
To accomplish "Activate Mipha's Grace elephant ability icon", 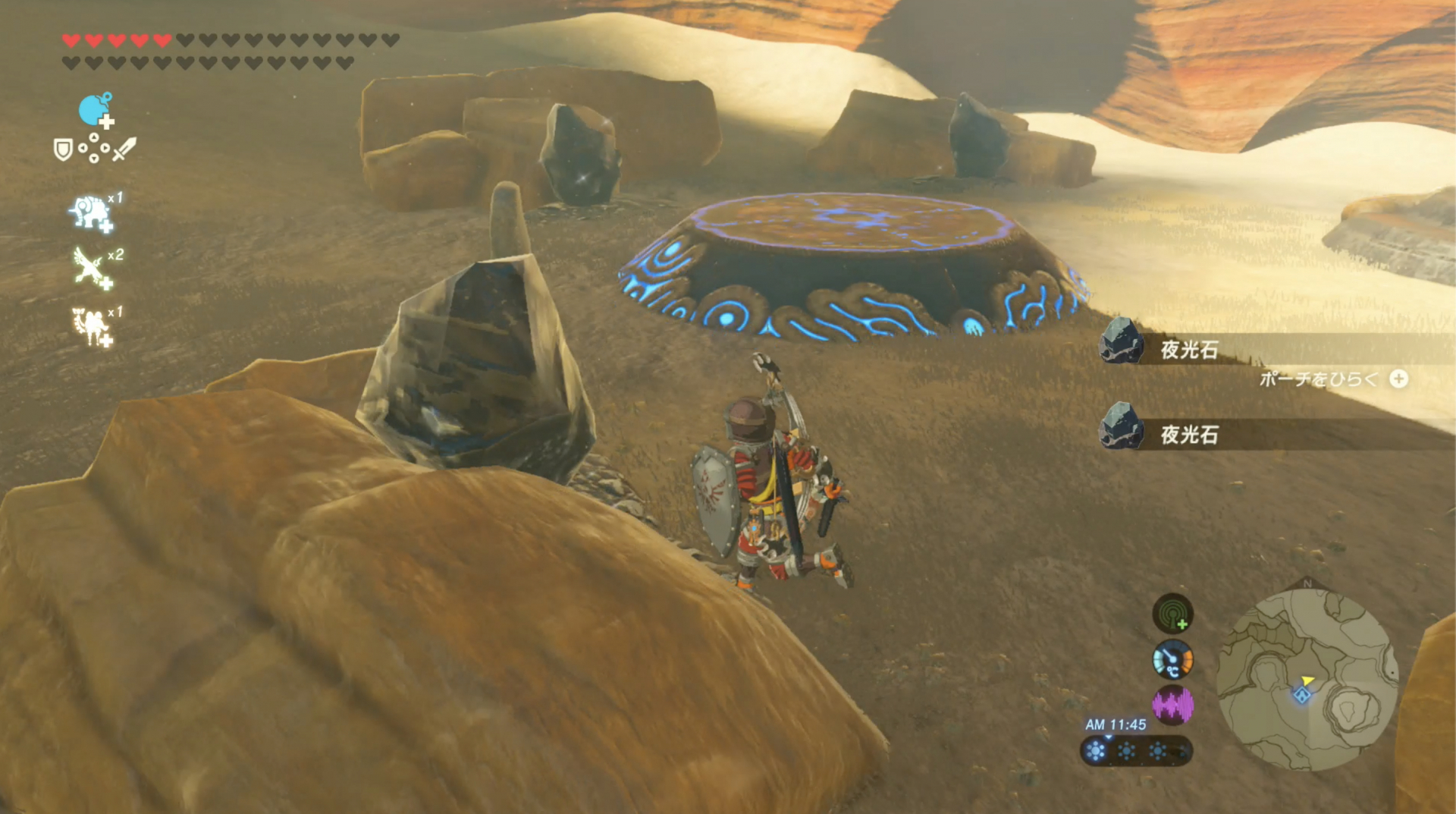I will 91,213.
